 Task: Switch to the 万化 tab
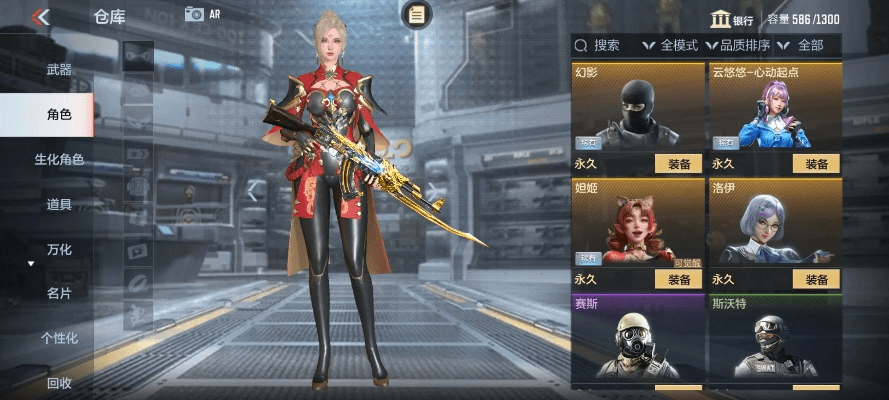(59, 249)
